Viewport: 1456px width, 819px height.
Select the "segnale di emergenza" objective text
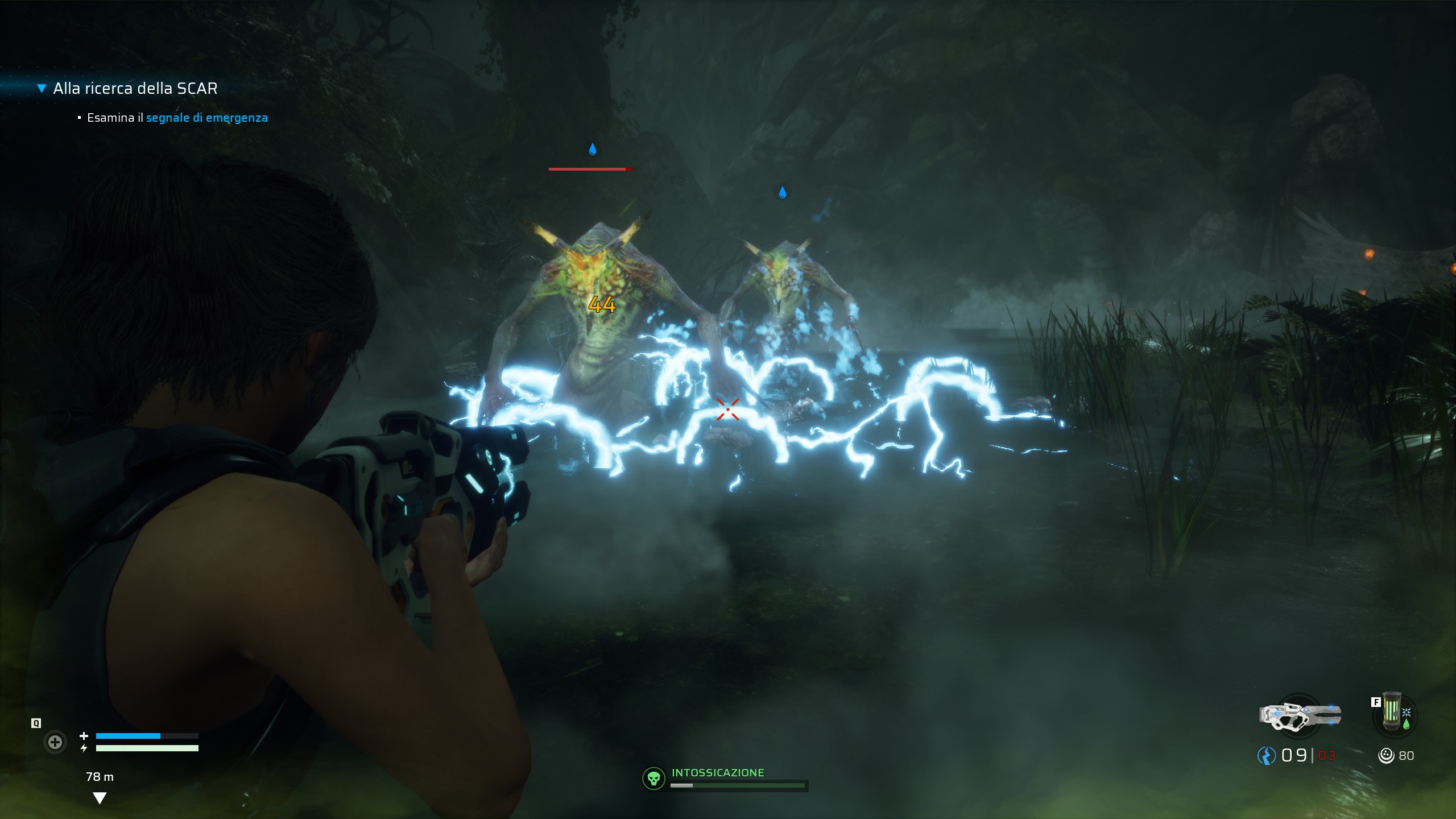tap(206, 118)
